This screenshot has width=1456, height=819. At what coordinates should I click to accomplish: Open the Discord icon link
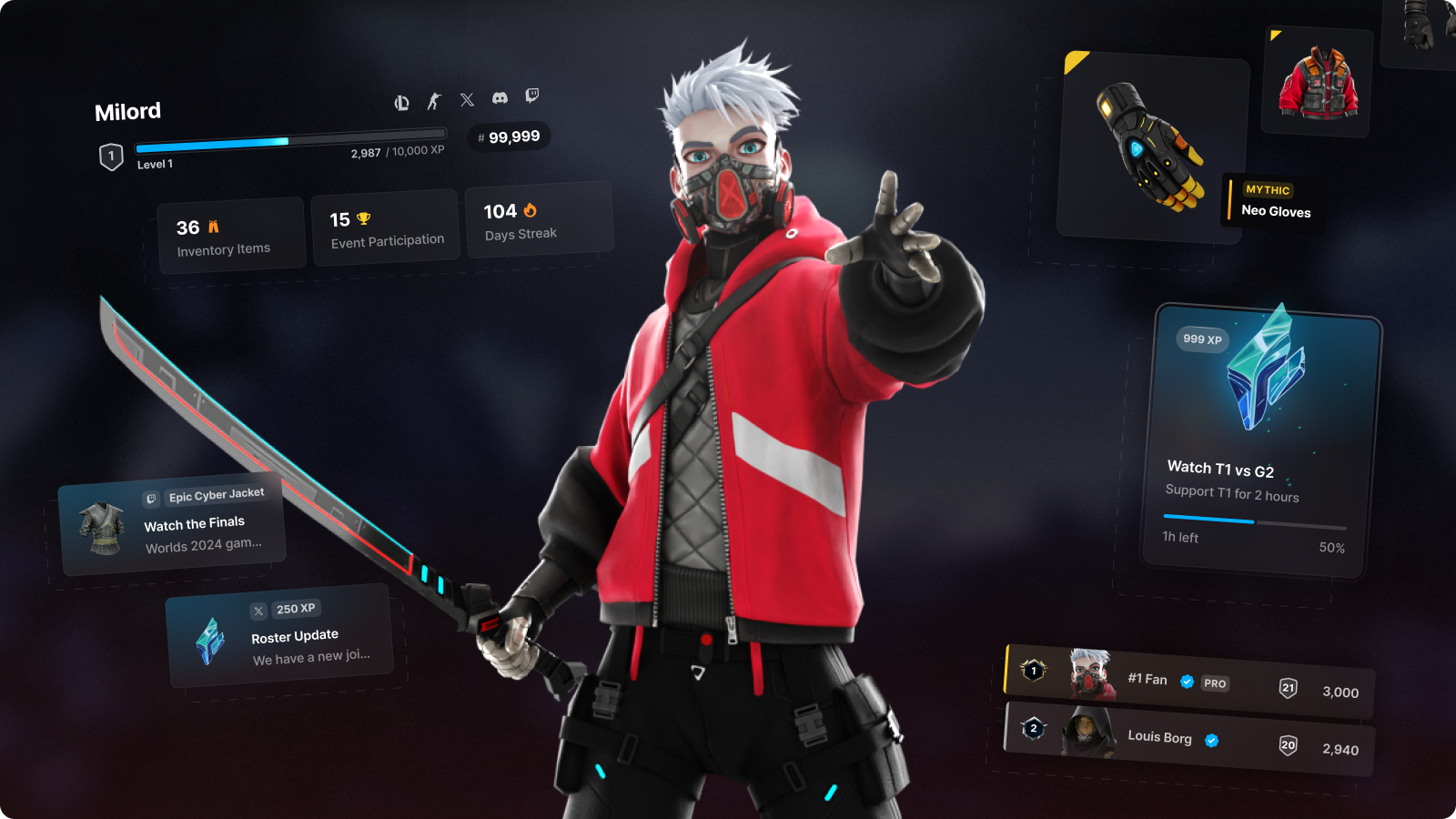pyautogui.click(x=500, y=97)
